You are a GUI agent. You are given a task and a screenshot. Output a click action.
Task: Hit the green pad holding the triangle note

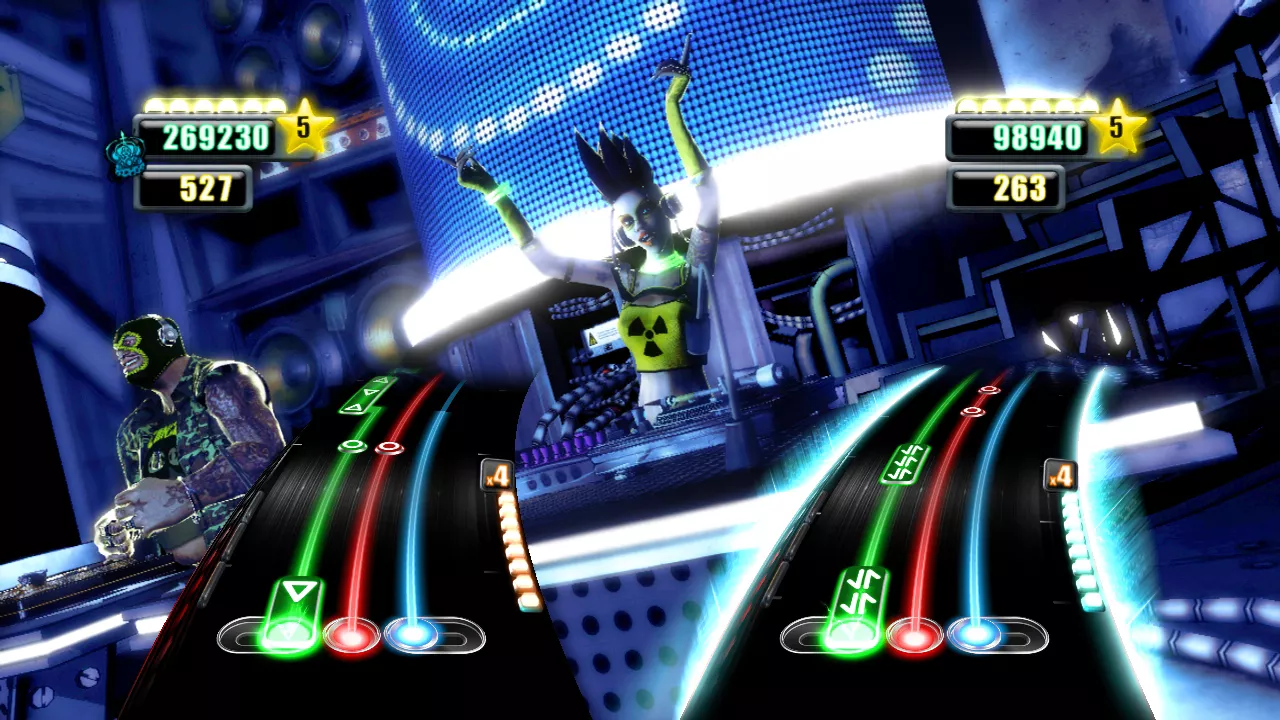pos(291,632)
